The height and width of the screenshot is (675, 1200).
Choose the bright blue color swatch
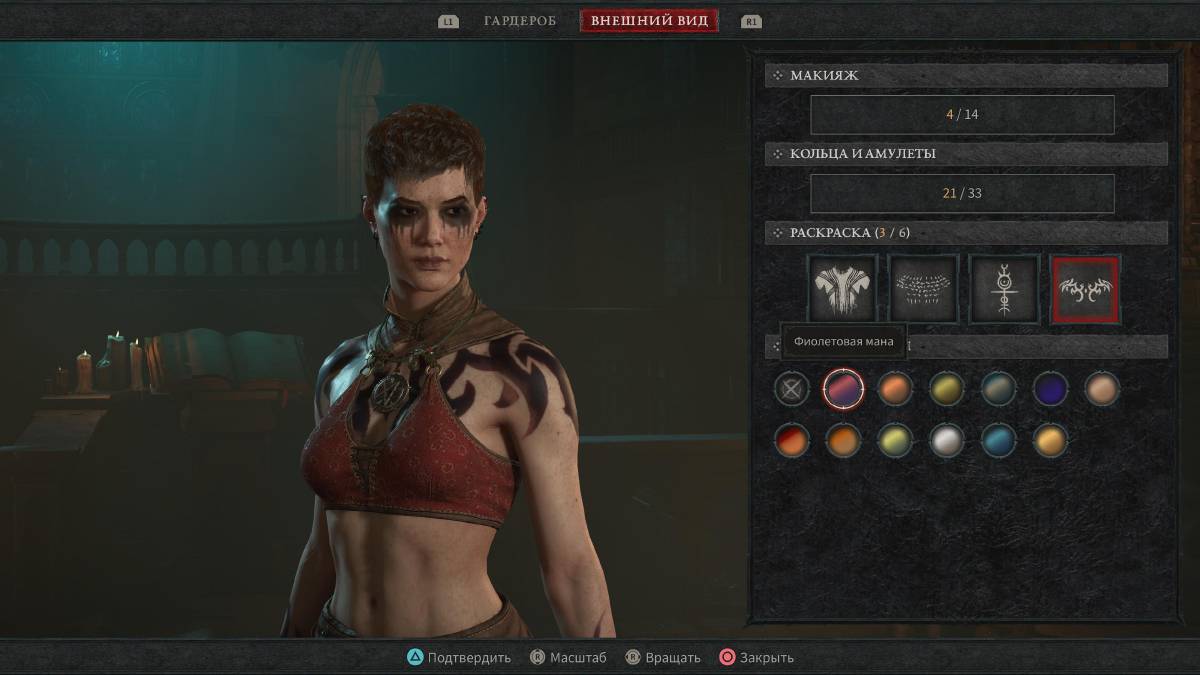point(998,440)
